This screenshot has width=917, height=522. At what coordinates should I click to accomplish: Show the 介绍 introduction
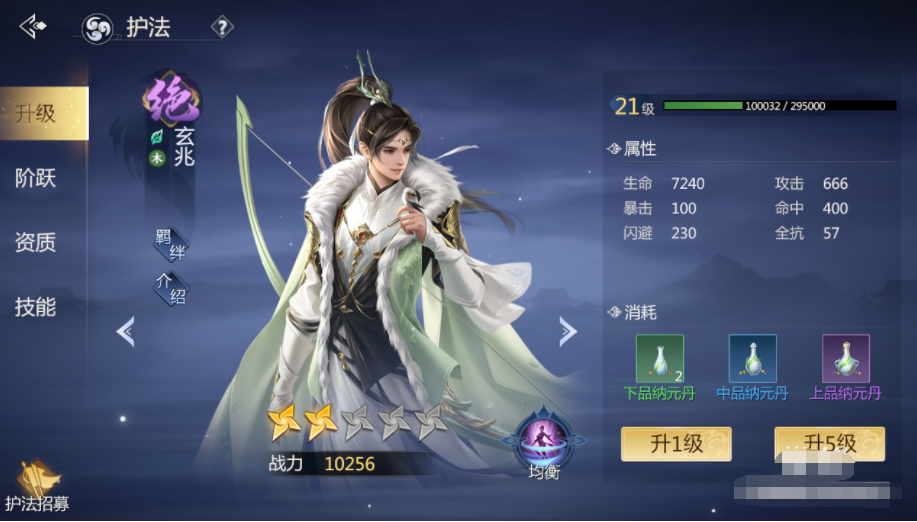coord(169,288)
